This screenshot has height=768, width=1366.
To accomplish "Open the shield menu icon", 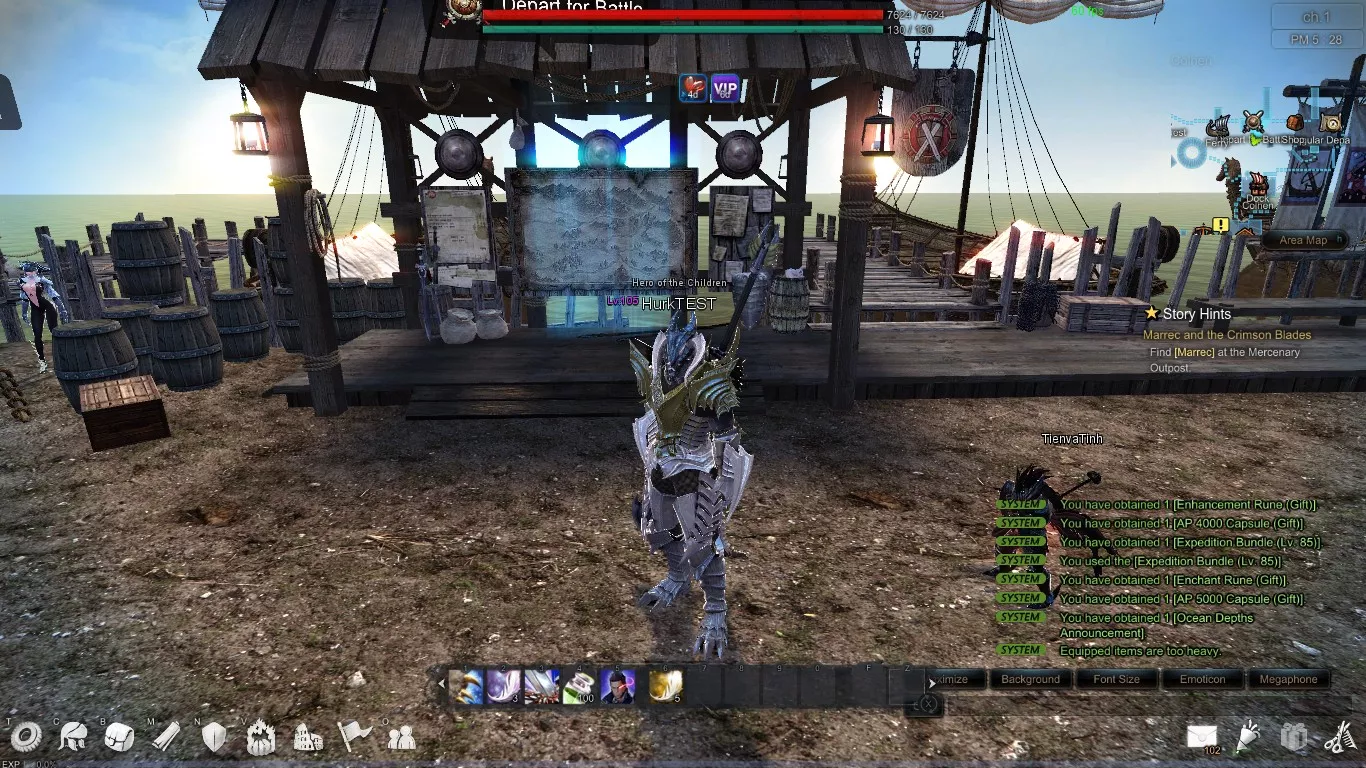I will (x=214, y=738).
